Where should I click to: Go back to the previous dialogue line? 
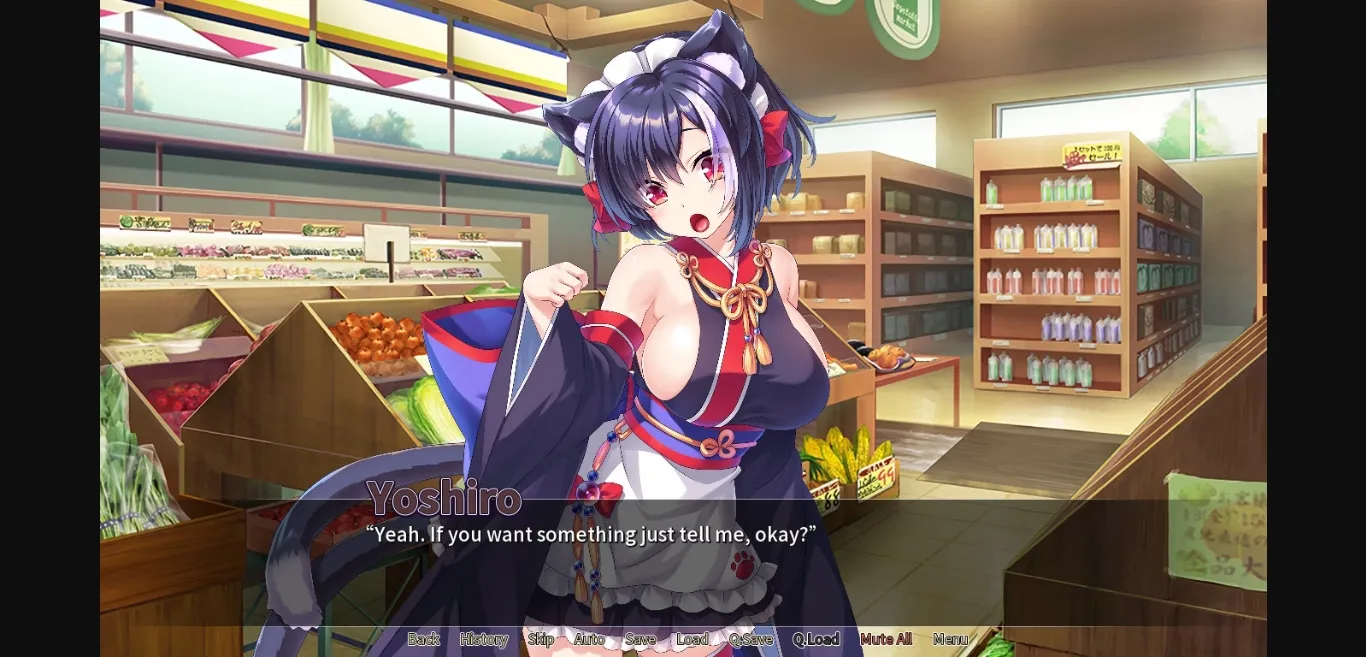point(423,639)
